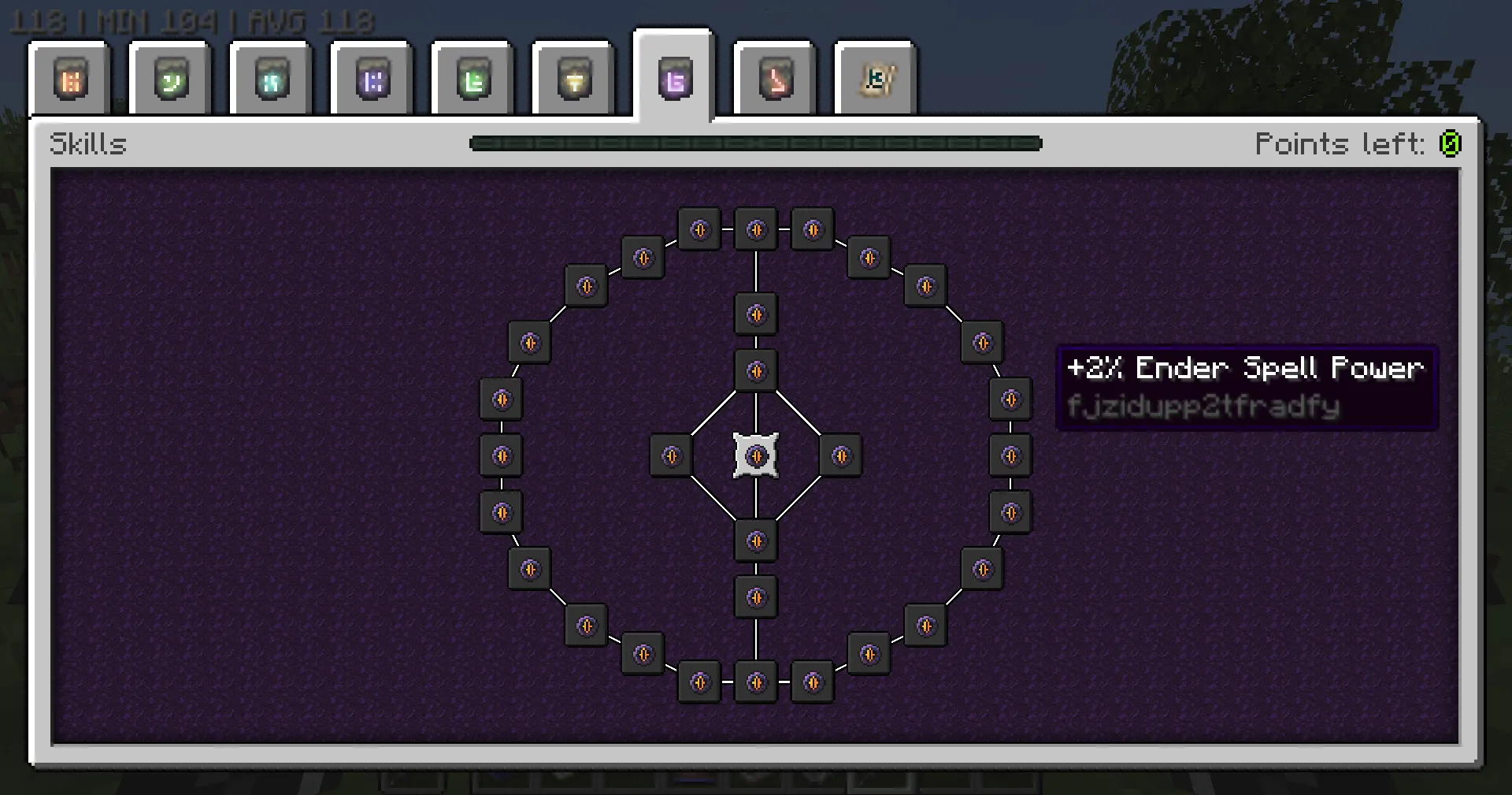Open the bright green nature rune tab

point(472,79)
